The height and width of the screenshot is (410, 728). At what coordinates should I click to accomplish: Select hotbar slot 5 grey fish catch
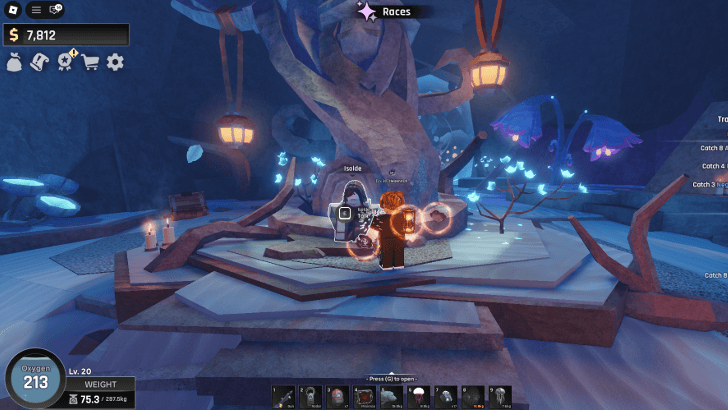(391, 397)
